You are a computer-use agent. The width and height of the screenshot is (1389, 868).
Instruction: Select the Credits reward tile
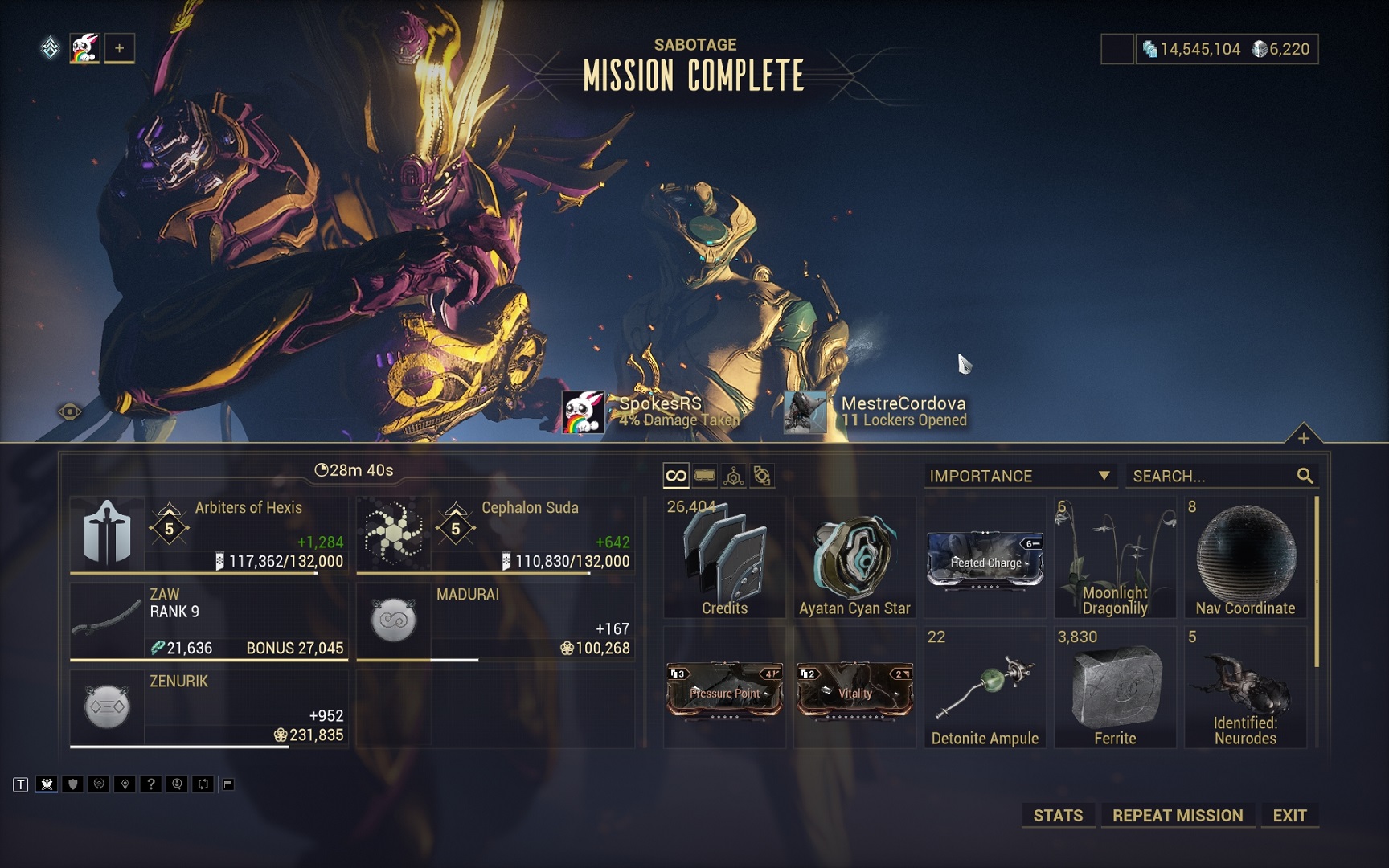[x=724, y=558]
